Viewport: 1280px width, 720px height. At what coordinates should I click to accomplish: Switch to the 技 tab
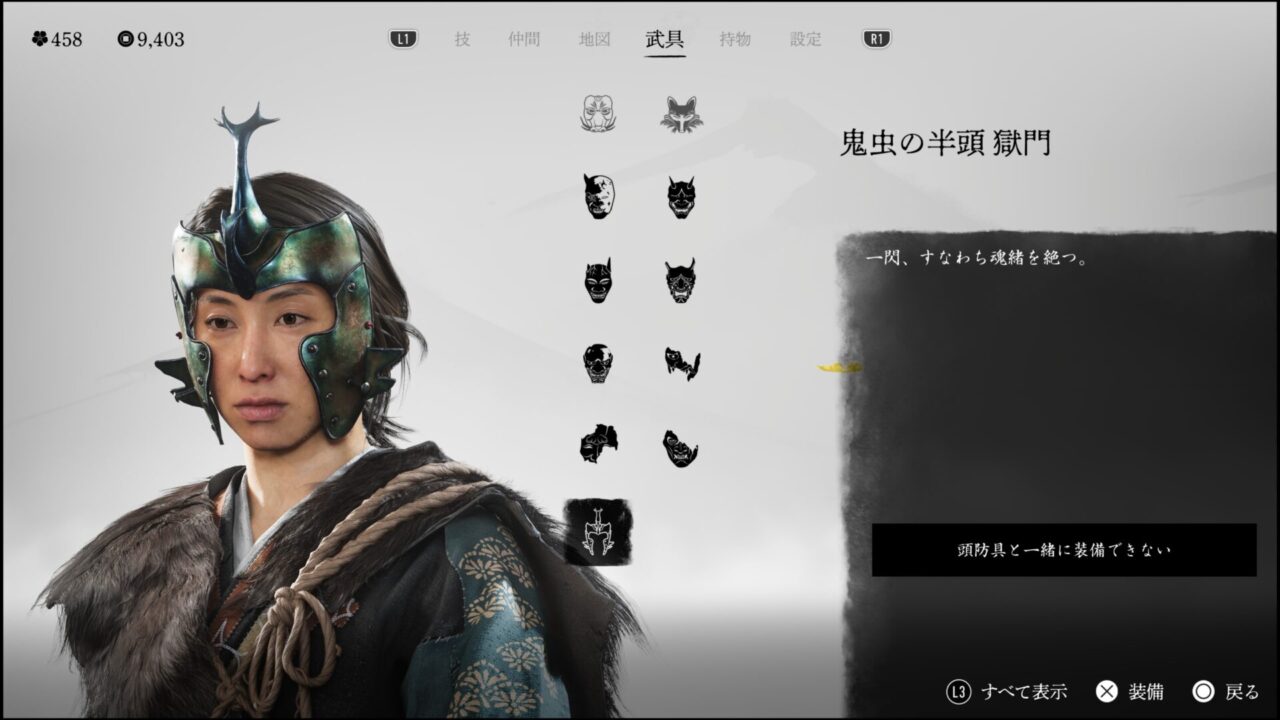462,40
